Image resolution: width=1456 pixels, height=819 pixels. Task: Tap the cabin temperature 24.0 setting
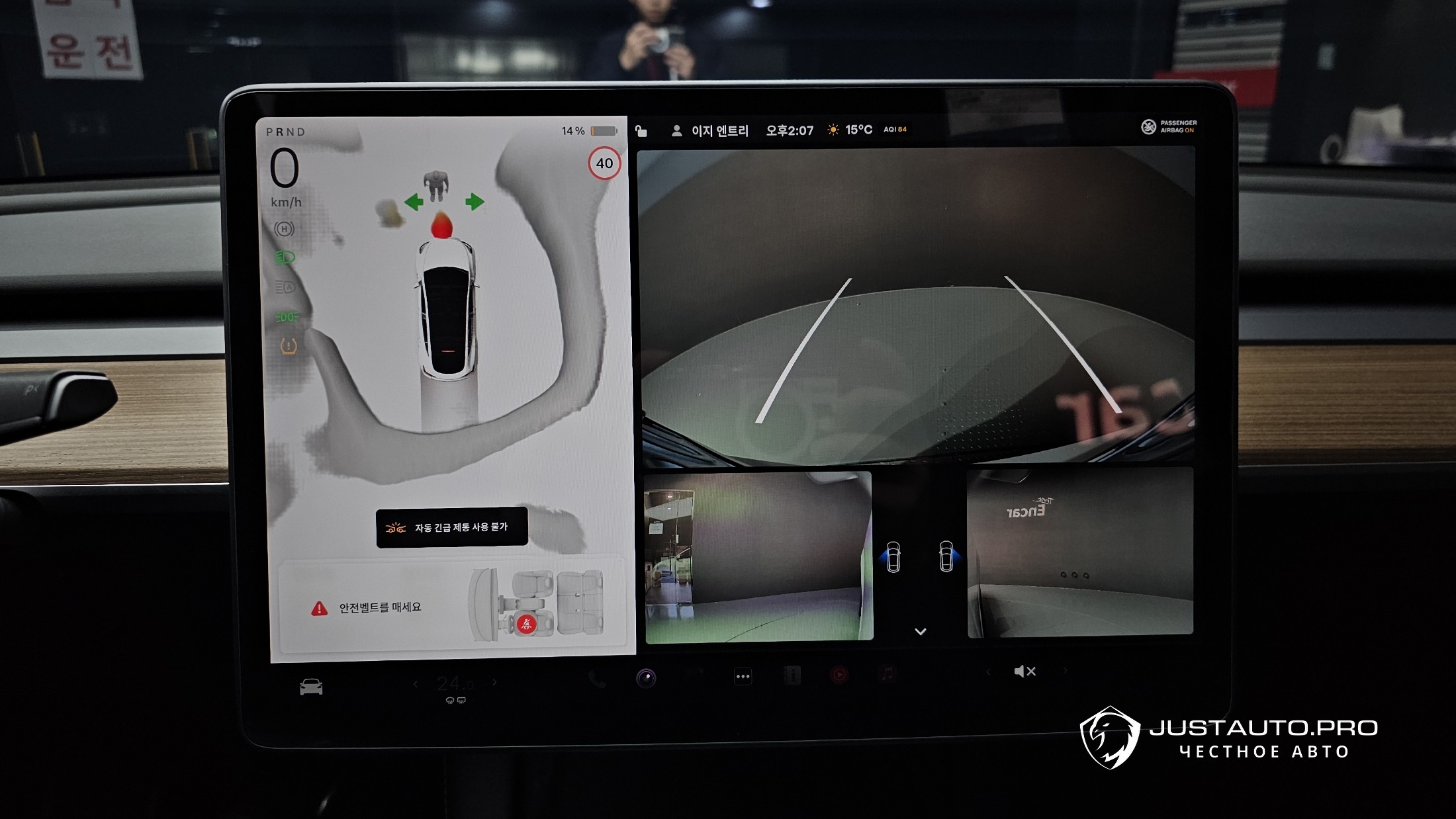click(455, 683)
